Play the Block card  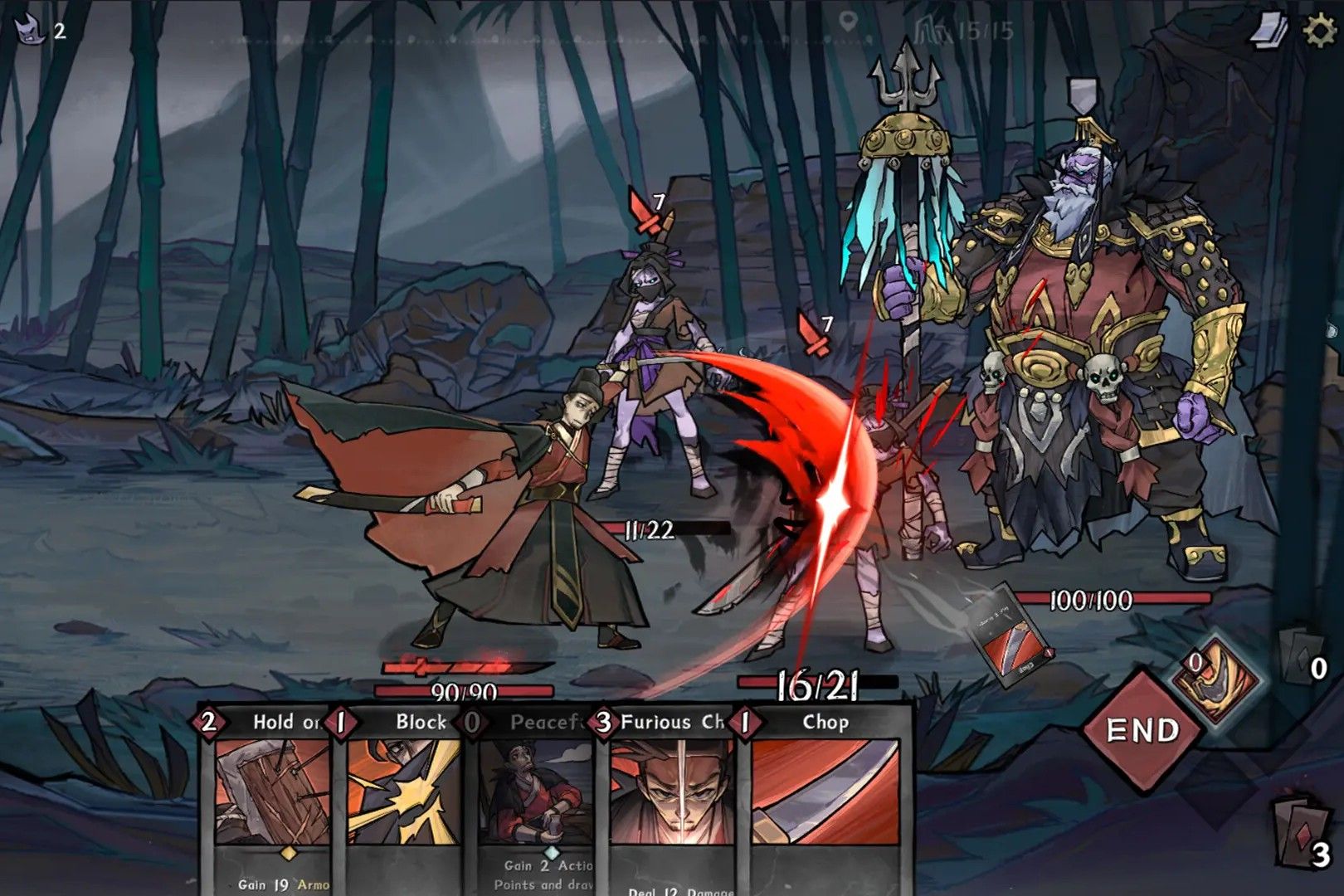(402, 796)
